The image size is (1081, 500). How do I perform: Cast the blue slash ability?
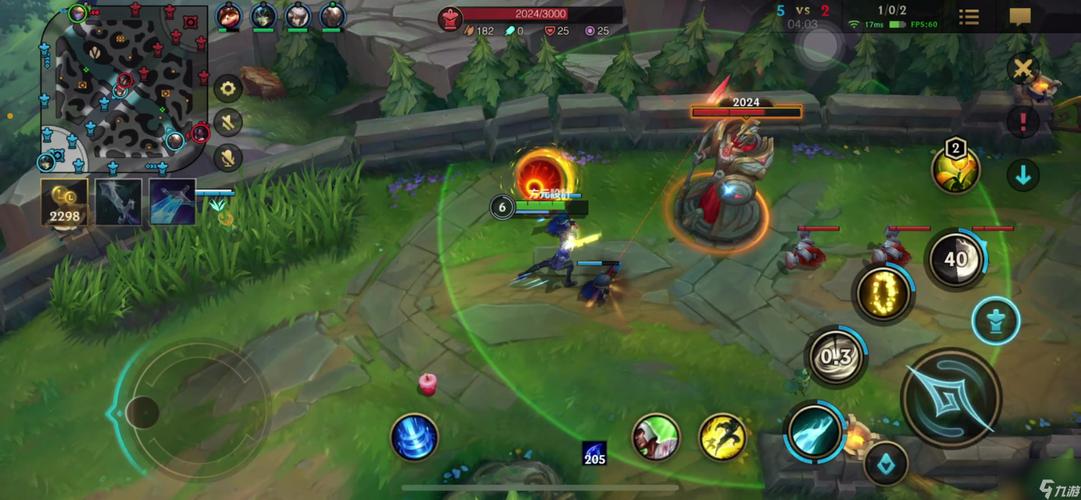coord(816,433)
